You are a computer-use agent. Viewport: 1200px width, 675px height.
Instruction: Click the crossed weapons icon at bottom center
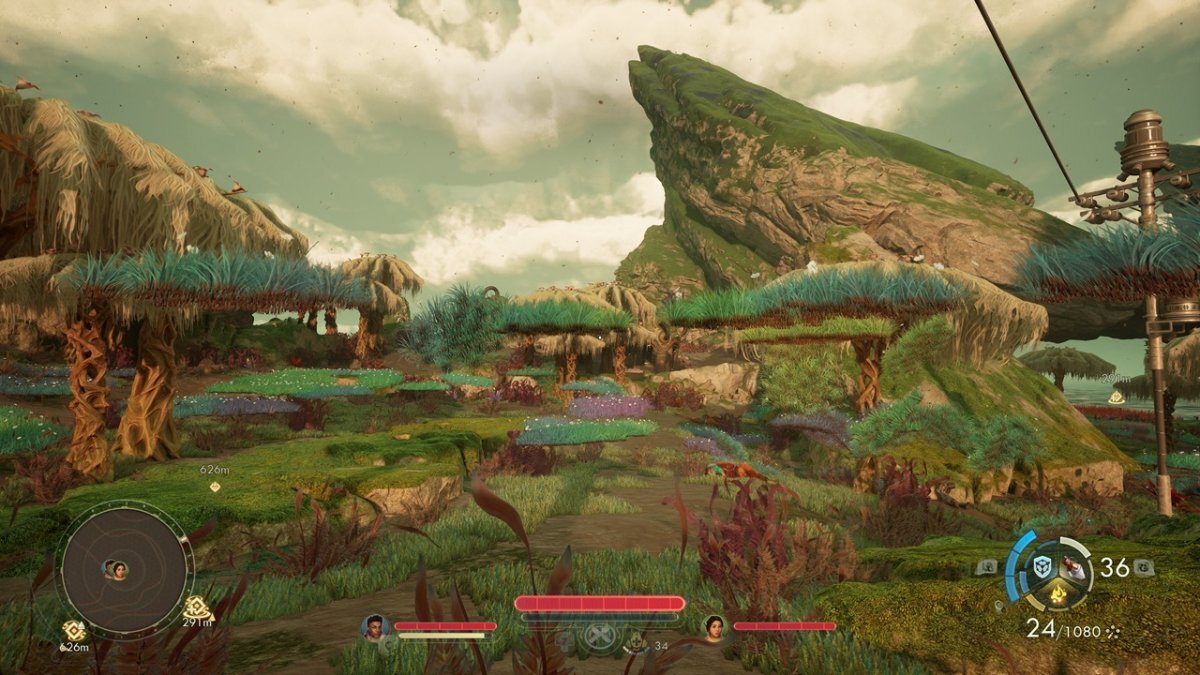[x=600, y=635]
